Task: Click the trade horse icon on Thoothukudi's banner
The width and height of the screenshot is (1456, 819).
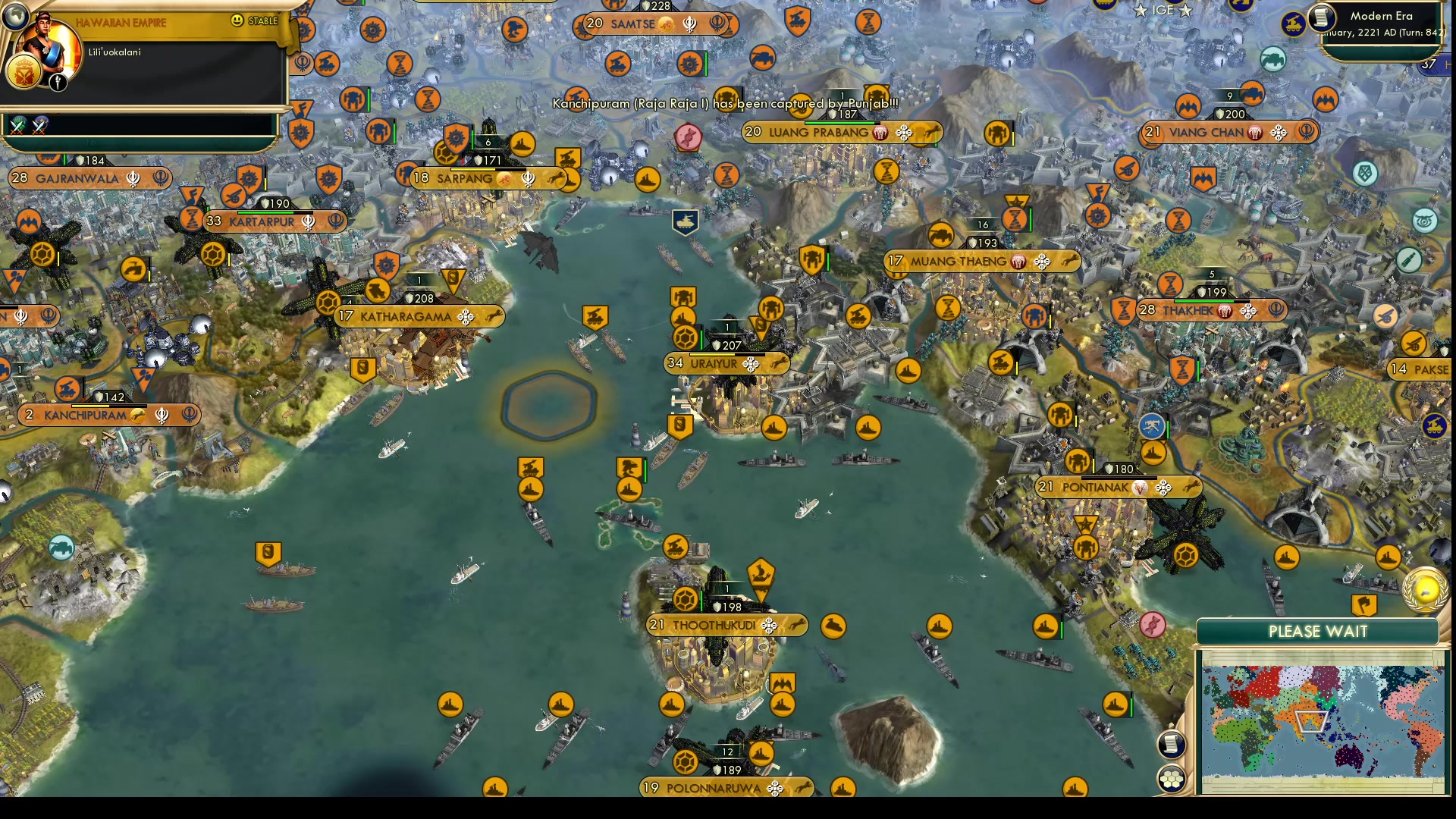Action: (x=798, y=625)
